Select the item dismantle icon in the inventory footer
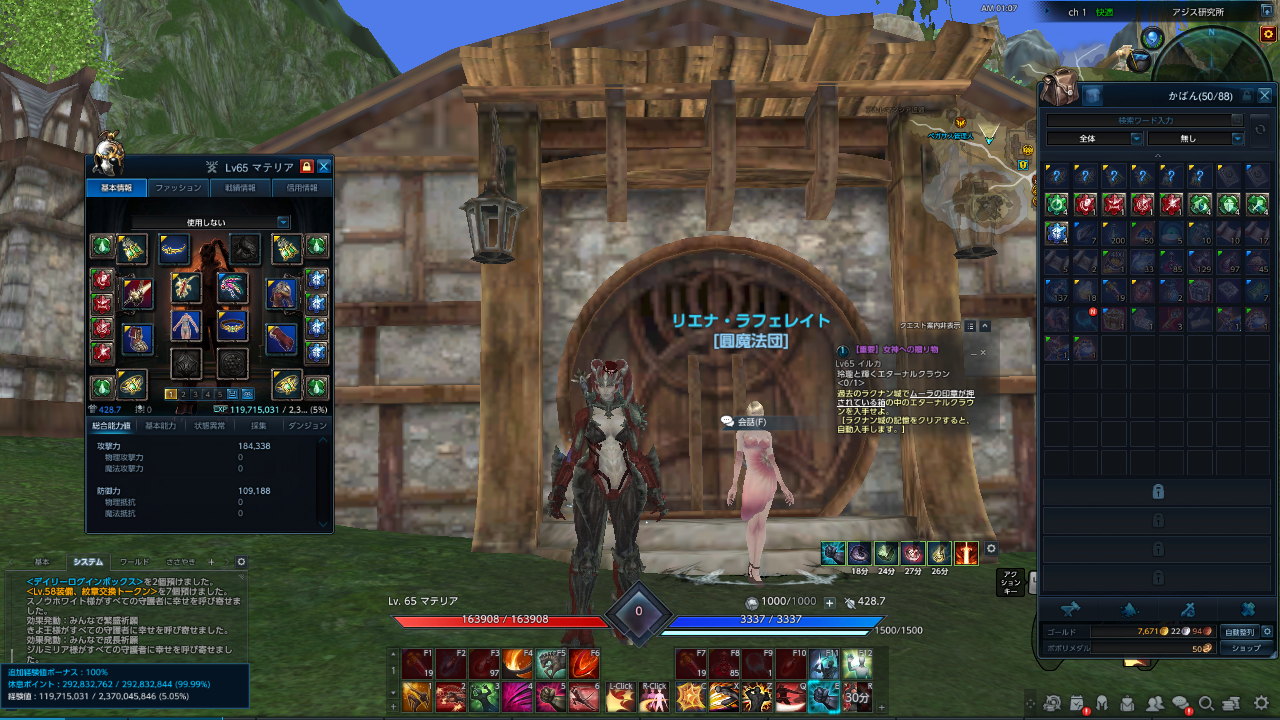This screenshot has width=1280, height=720. 1250,608
